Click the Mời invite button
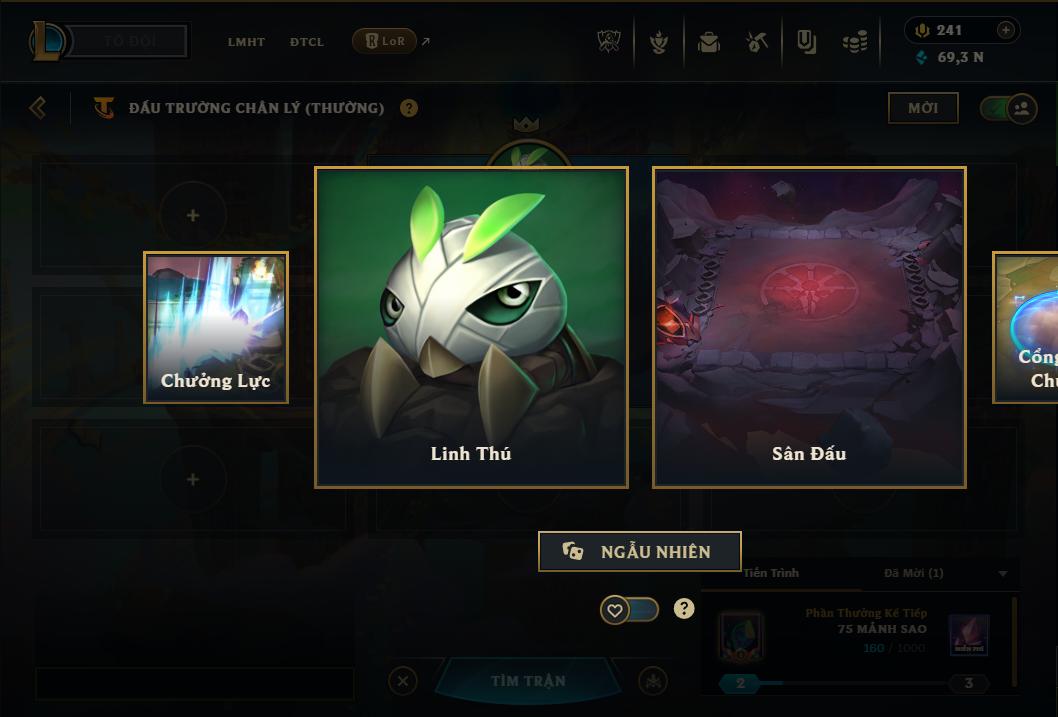Screen dimensions: 1058x717 coord(923,108)
